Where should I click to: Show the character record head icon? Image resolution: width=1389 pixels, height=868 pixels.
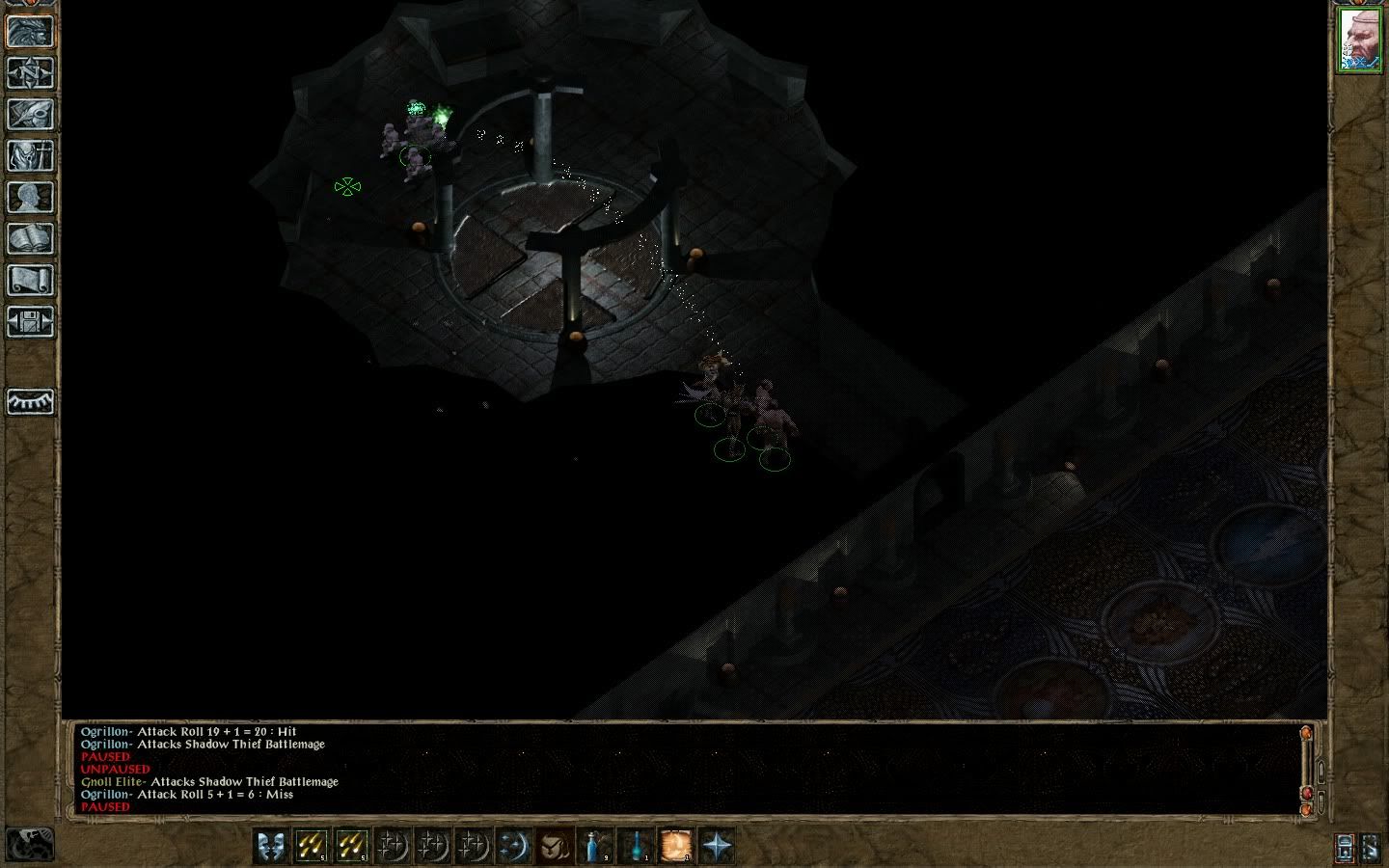click(x=31, y=197)
